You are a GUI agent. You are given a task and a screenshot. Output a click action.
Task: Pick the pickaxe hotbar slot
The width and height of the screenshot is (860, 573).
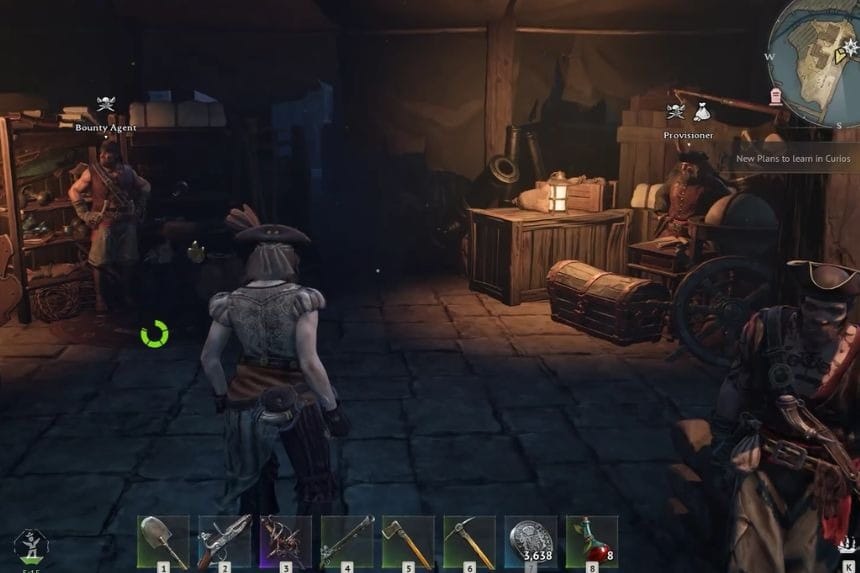469,541
